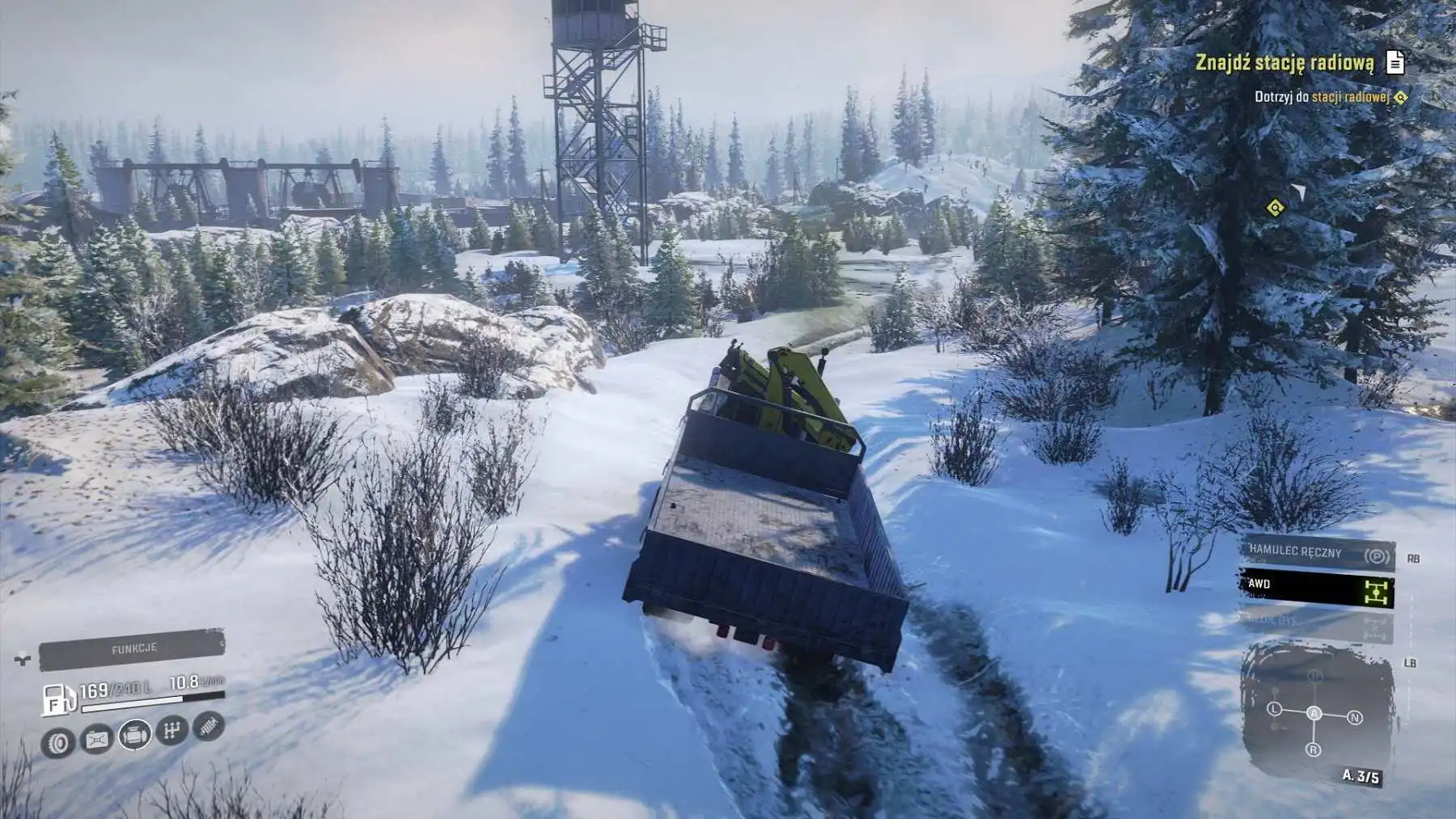Screen dimensions: 1456x819
Task: Click the fuel pump icon
Action: (x=57, y=700)
